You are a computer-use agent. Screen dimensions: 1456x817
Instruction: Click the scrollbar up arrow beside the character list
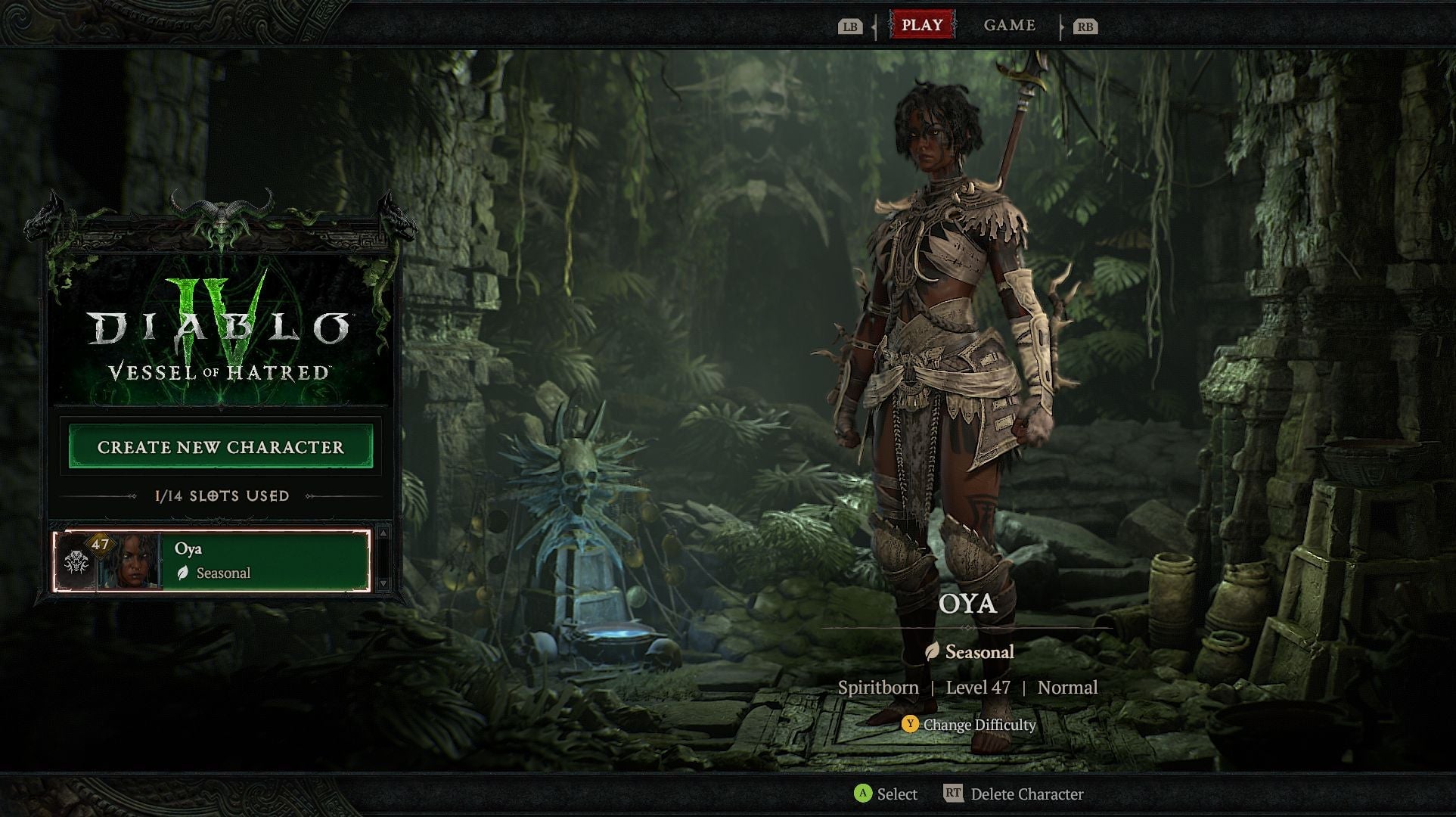(383, 533)
